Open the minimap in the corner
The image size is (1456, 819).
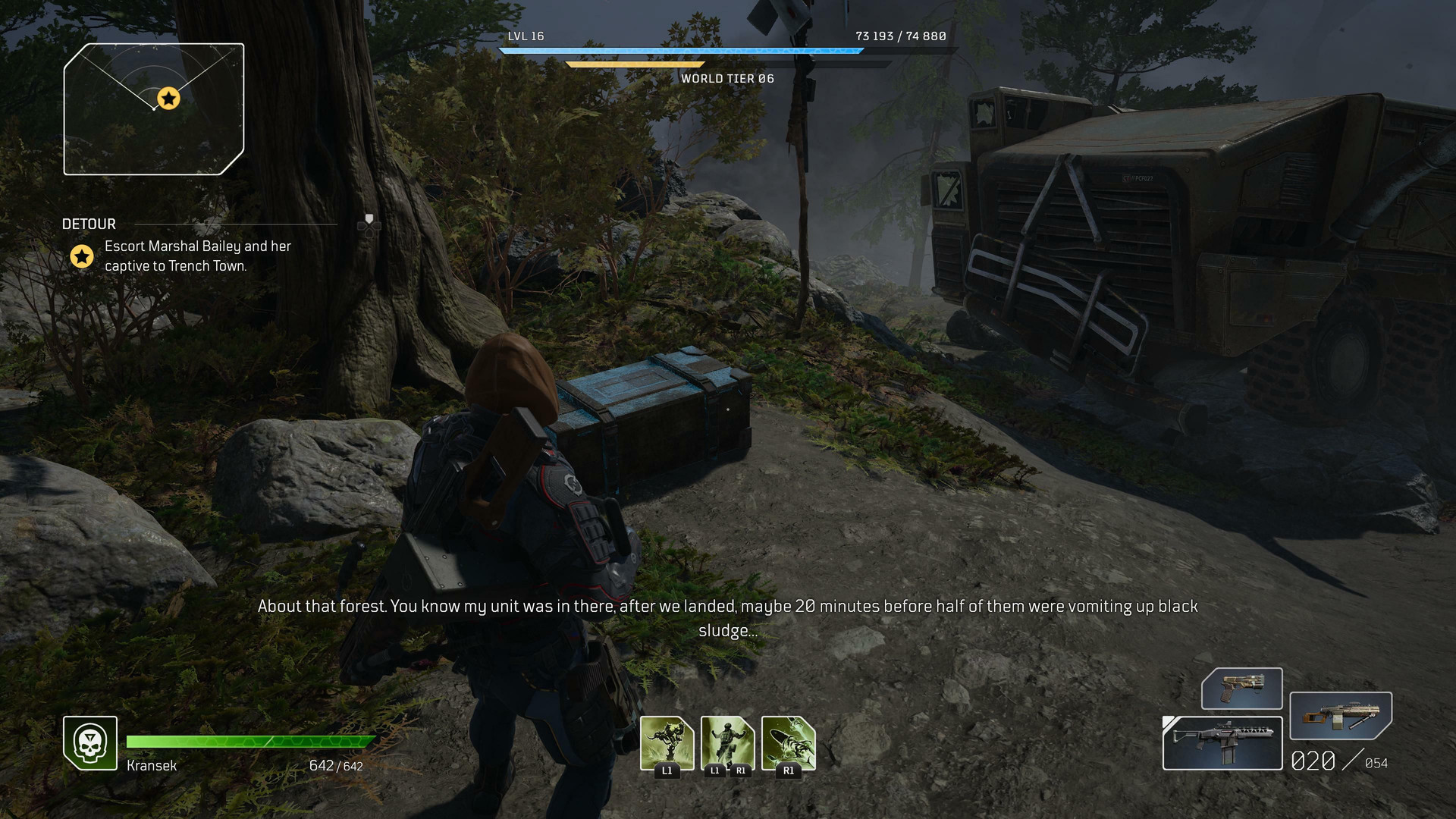[154, 109]
